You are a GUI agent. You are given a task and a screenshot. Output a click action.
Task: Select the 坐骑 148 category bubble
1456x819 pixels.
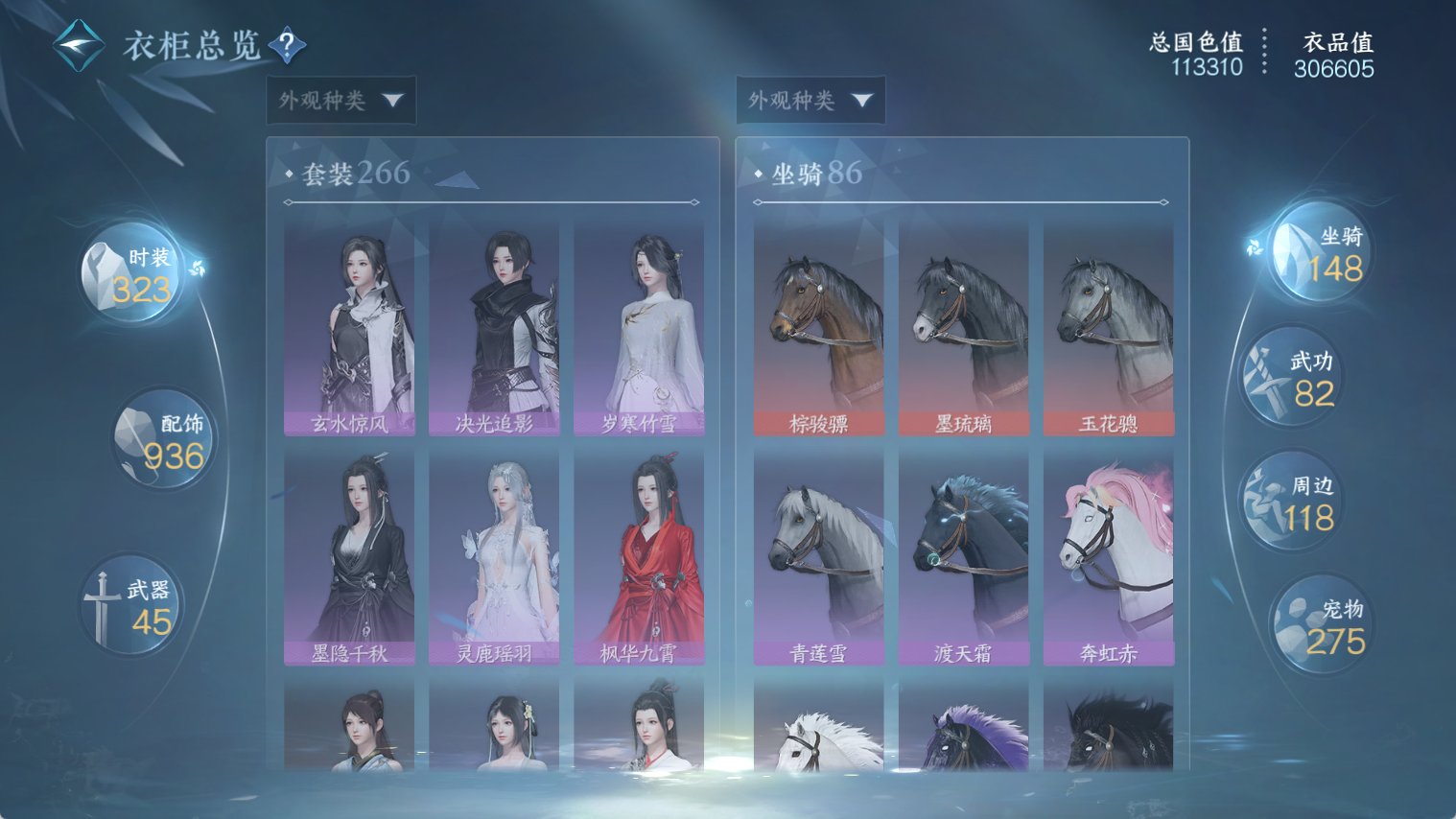coord(1323,253)
